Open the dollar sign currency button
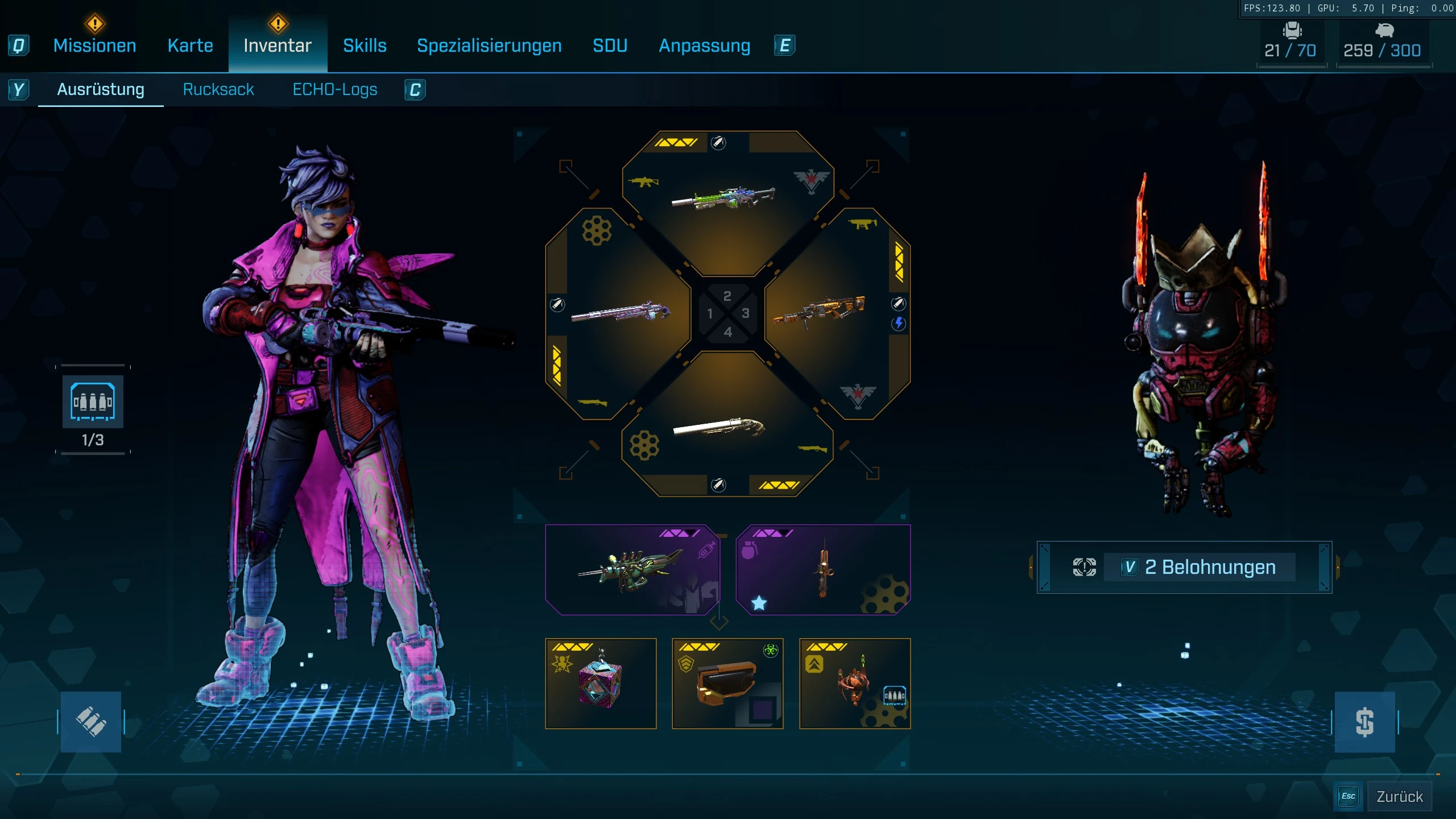 click(1364, 722)
